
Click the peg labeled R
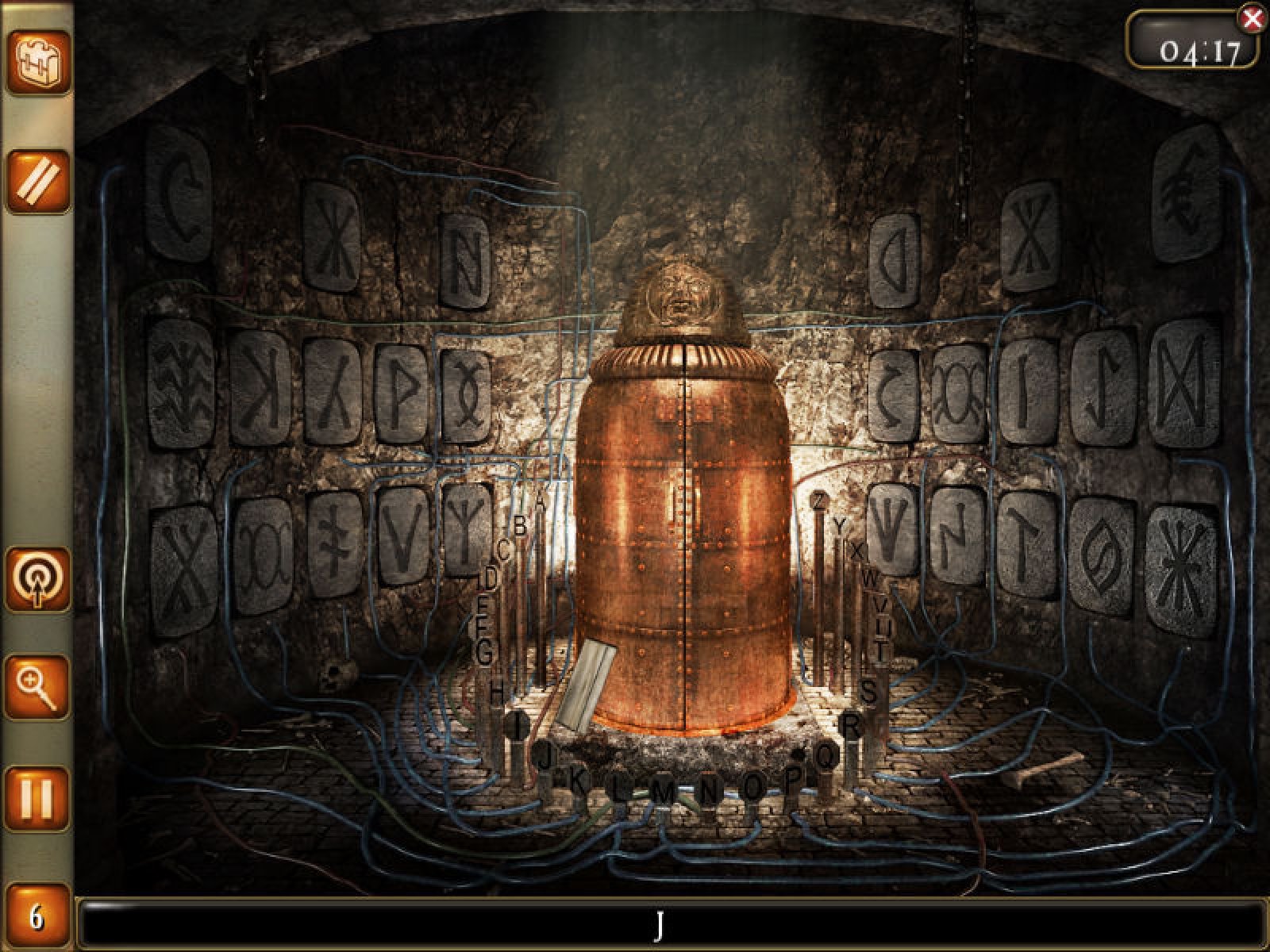pos(851,725)
